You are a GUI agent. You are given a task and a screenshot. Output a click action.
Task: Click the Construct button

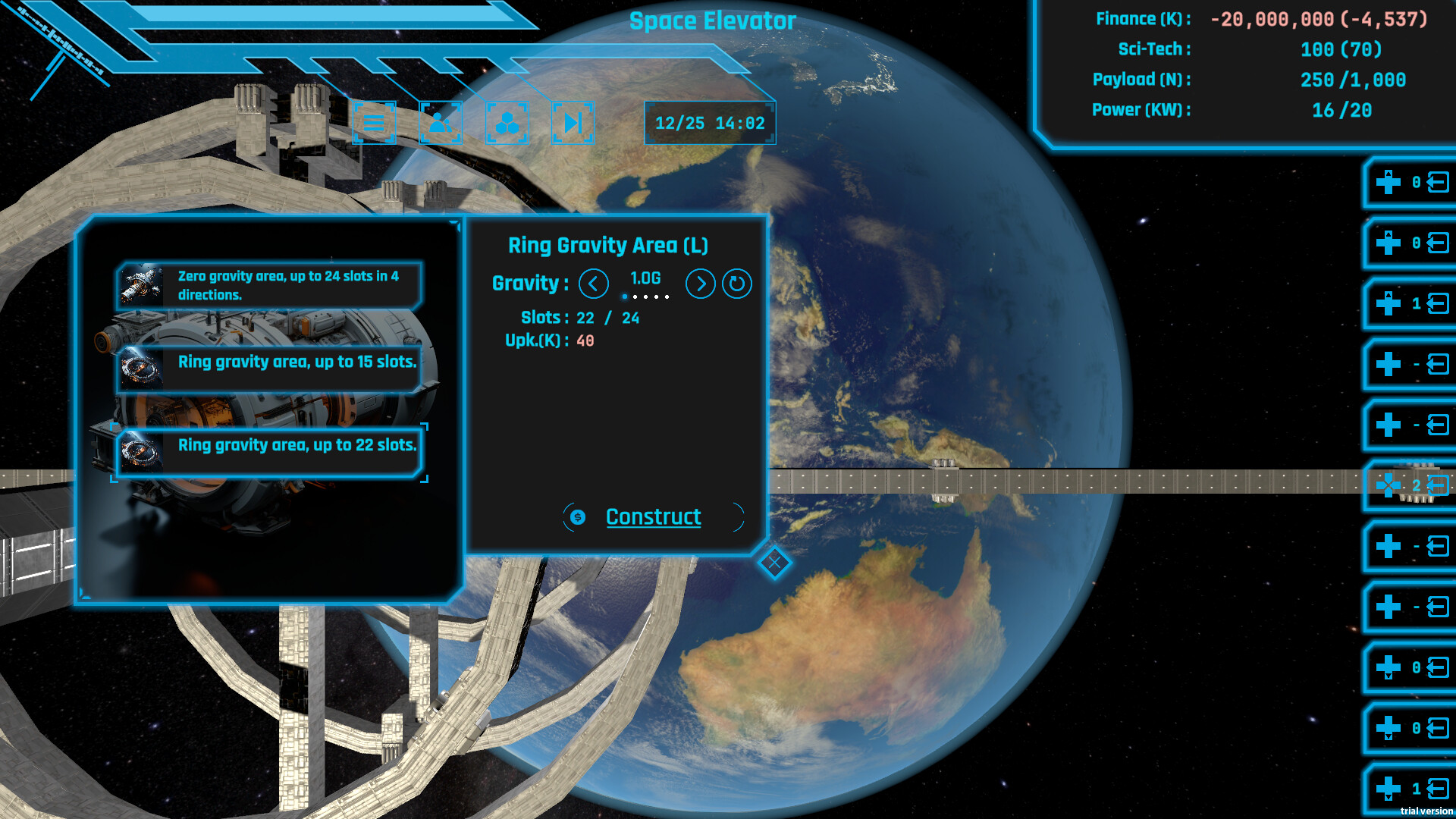tap(653, 517)
